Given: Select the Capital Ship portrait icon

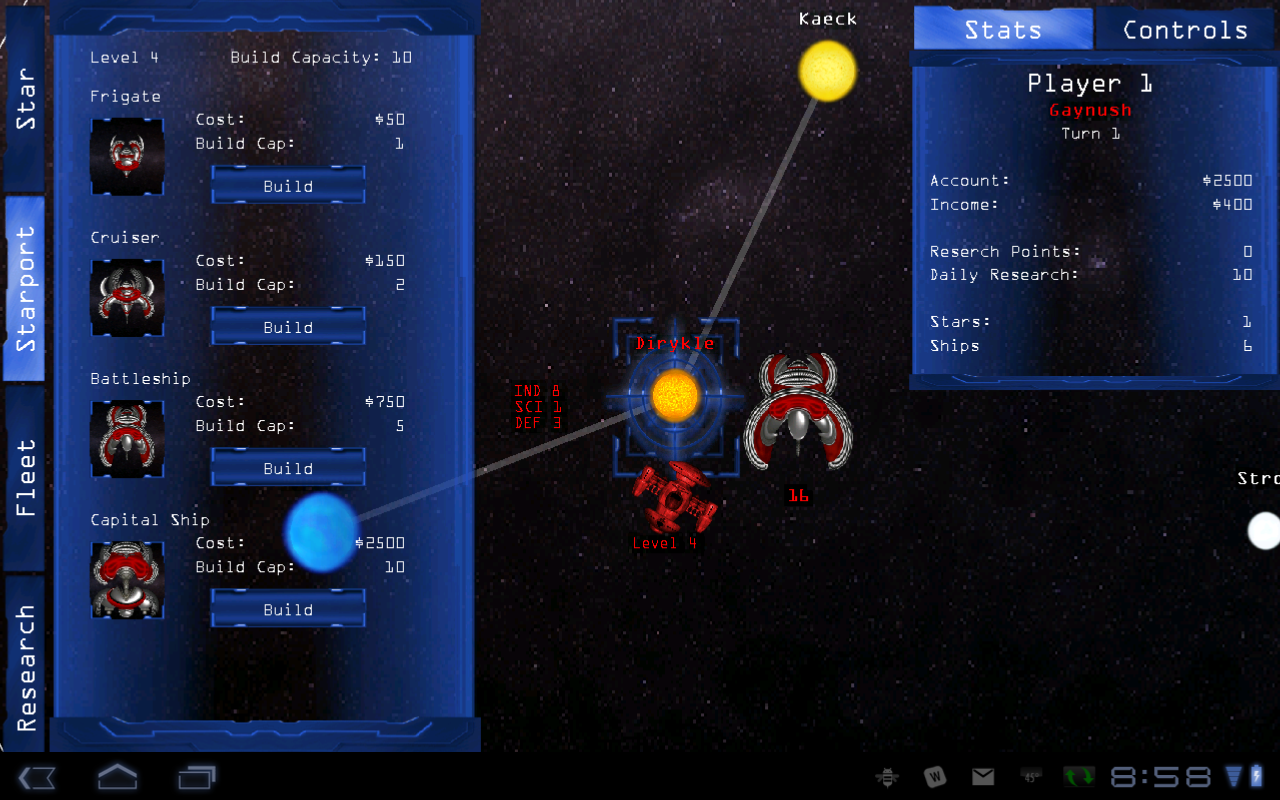Looking at the screenshot, I should pos(127,580).
